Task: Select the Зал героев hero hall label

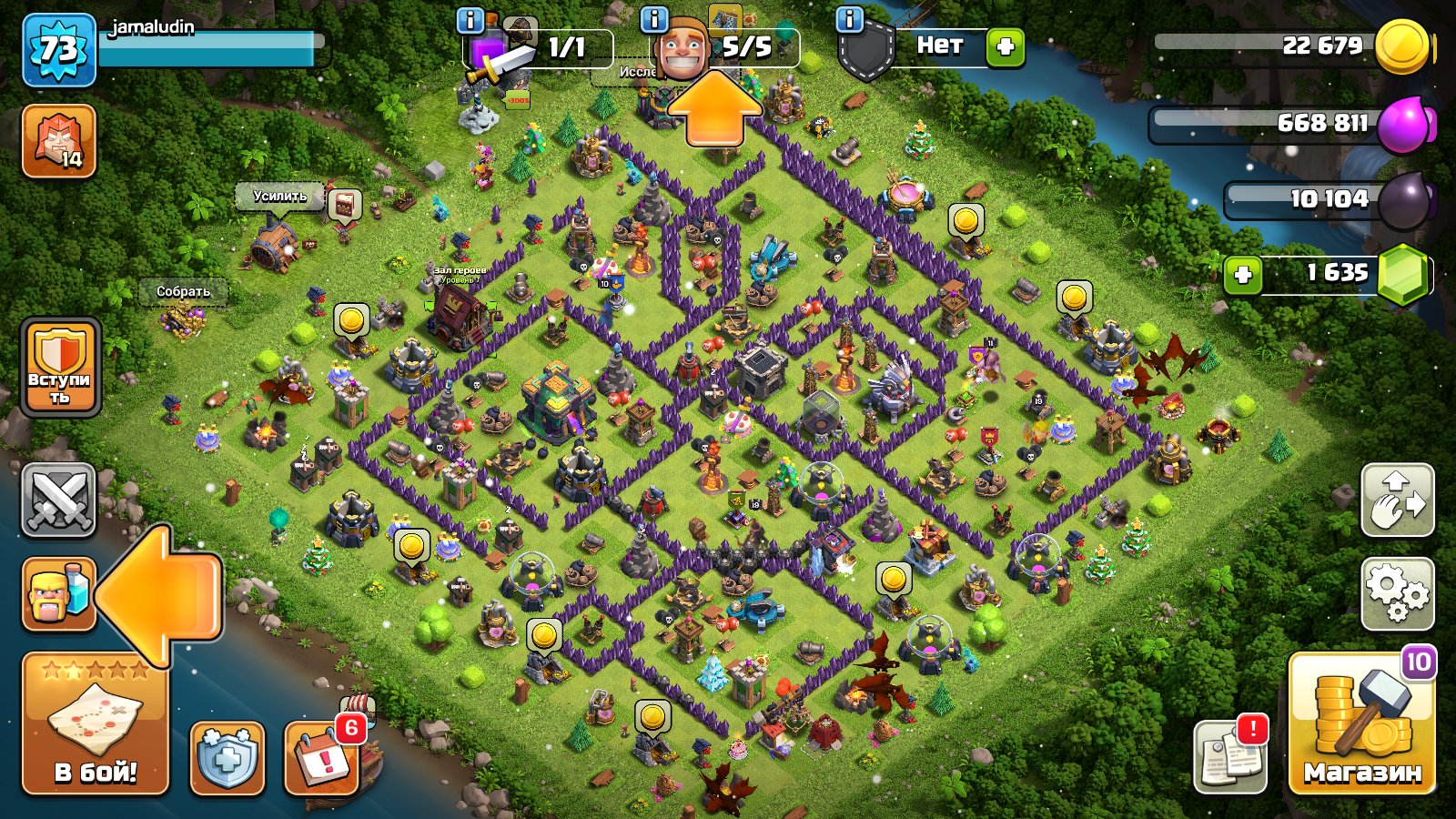Action: (459, 271)
